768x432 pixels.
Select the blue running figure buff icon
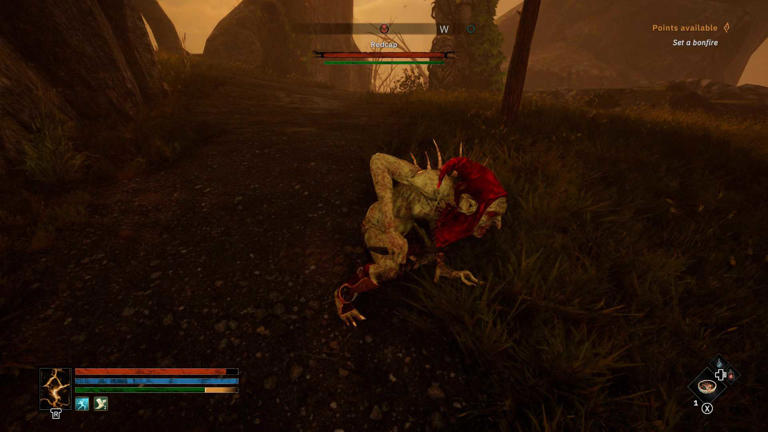pyautogui.click(x=82, y=404)
